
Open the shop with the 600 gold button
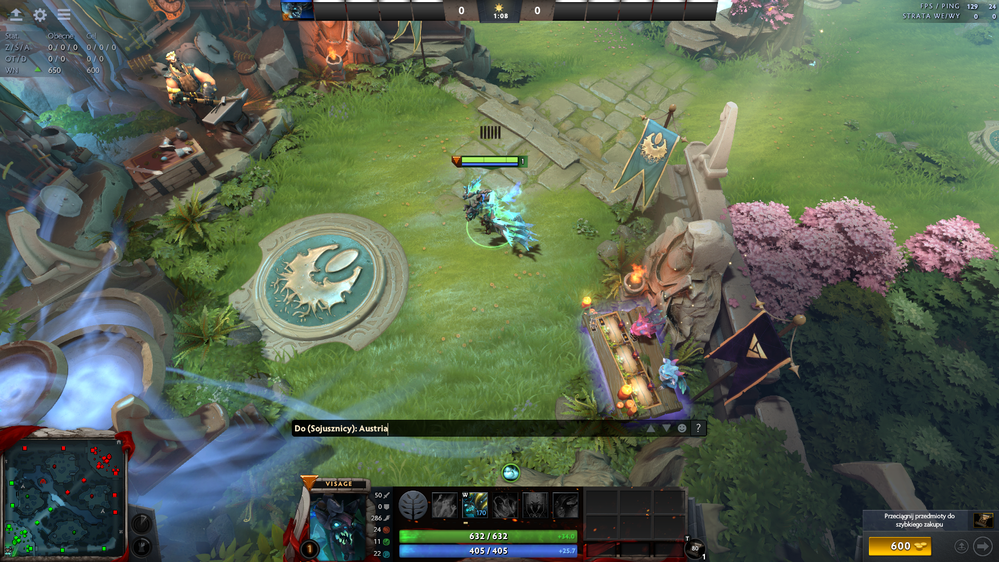(899, 546)
